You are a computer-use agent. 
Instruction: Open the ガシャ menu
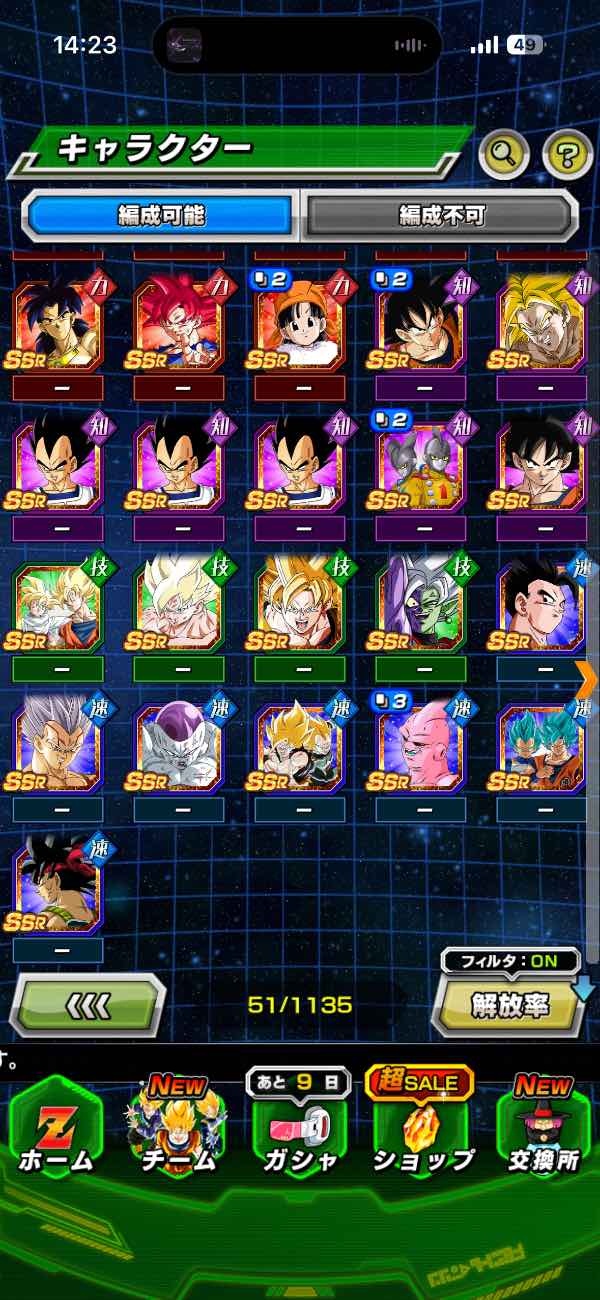(300, 1135)
